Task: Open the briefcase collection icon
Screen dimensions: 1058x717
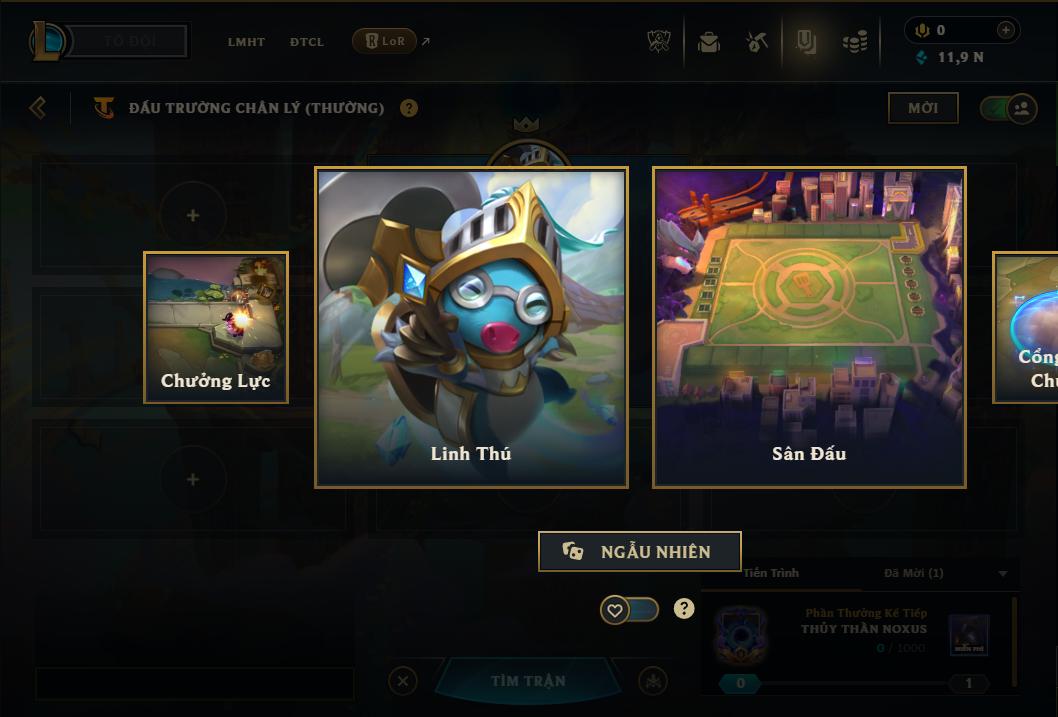Action: pyautogui.click(x=709, y=42)
